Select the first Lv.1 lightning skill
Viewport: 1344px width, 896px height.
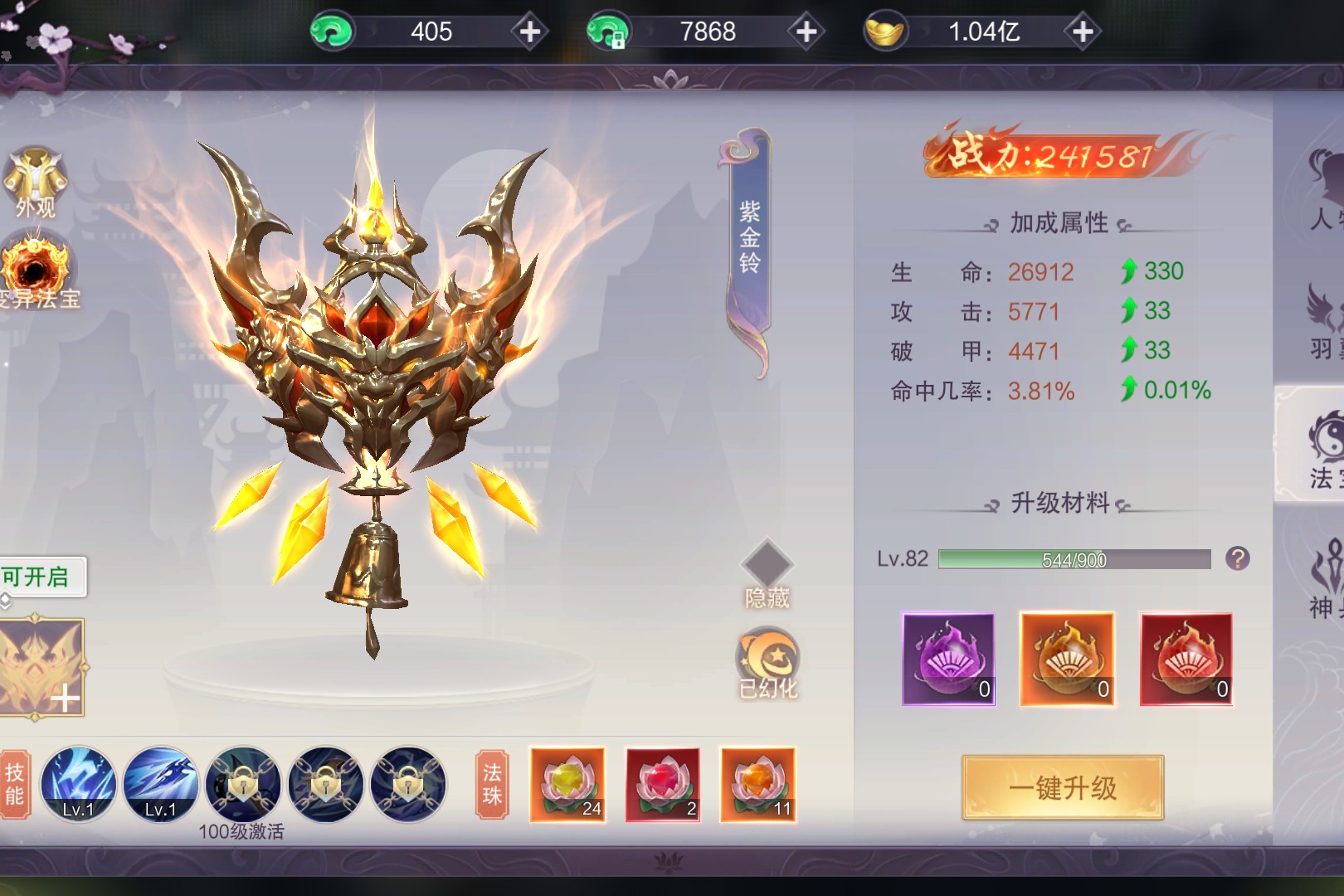(78, 784)
